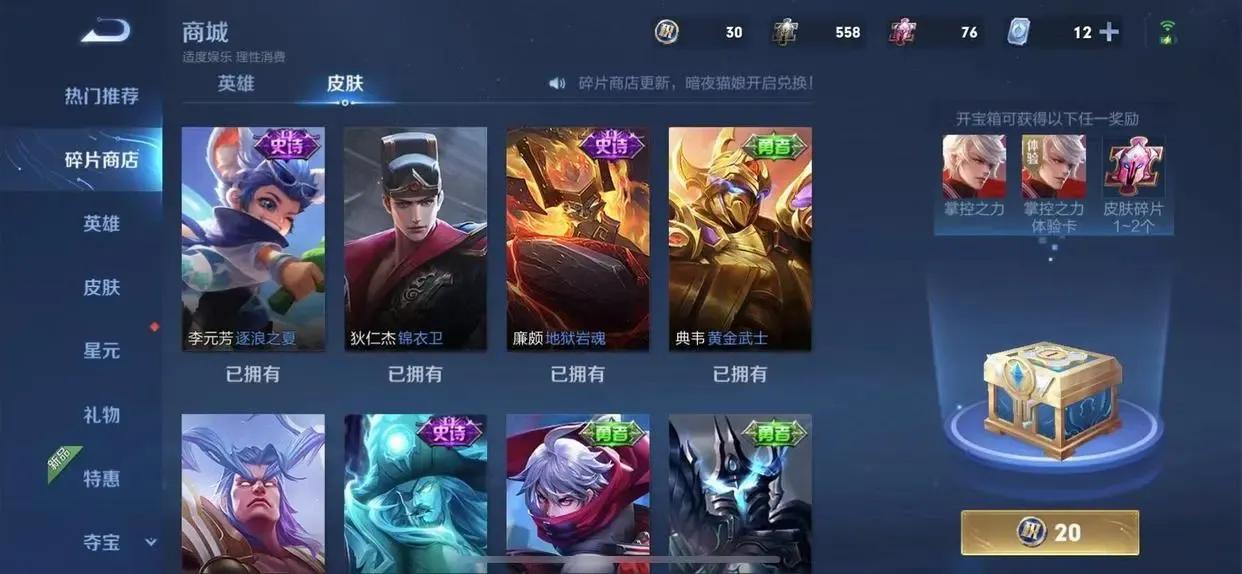View the 廉颇 地狱岩魂 skin card
Image resolution: width=1242 pixels, height=574 pixels.
tap(578, 238)
